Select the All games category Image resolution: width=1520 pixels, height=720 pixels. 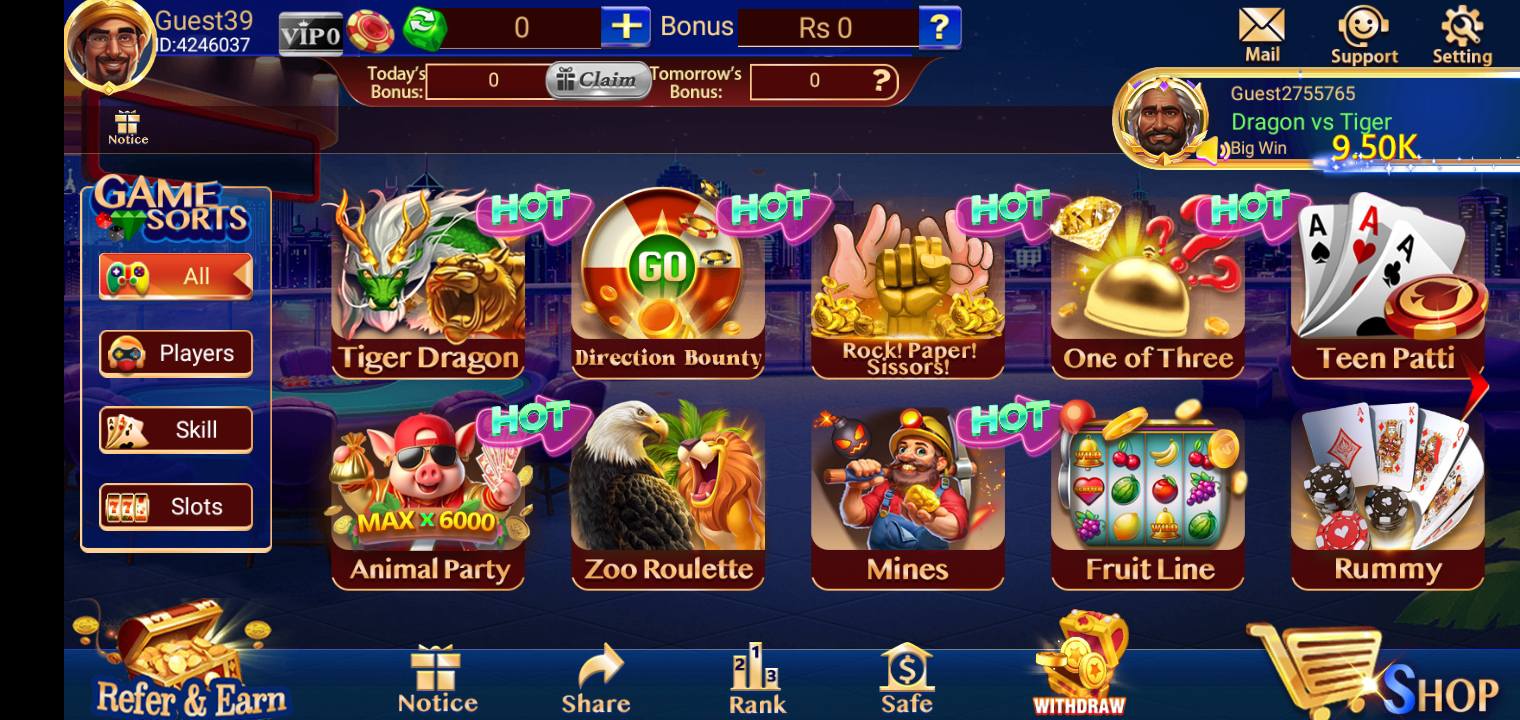click(x=176, y=276)
